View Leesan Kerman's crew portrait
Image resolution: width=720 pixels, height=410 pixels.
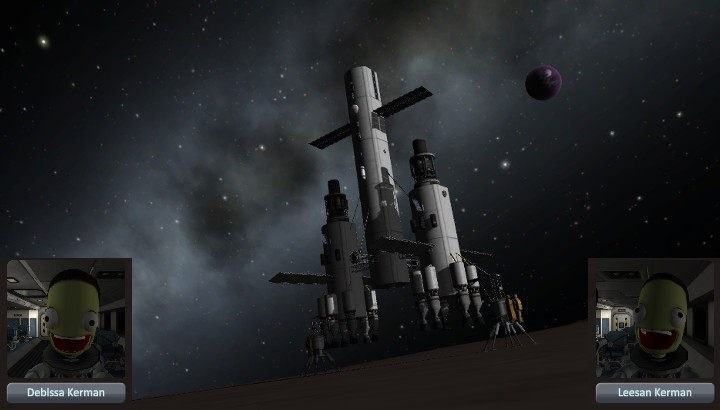pyautogui.click(x=653, y=320)
